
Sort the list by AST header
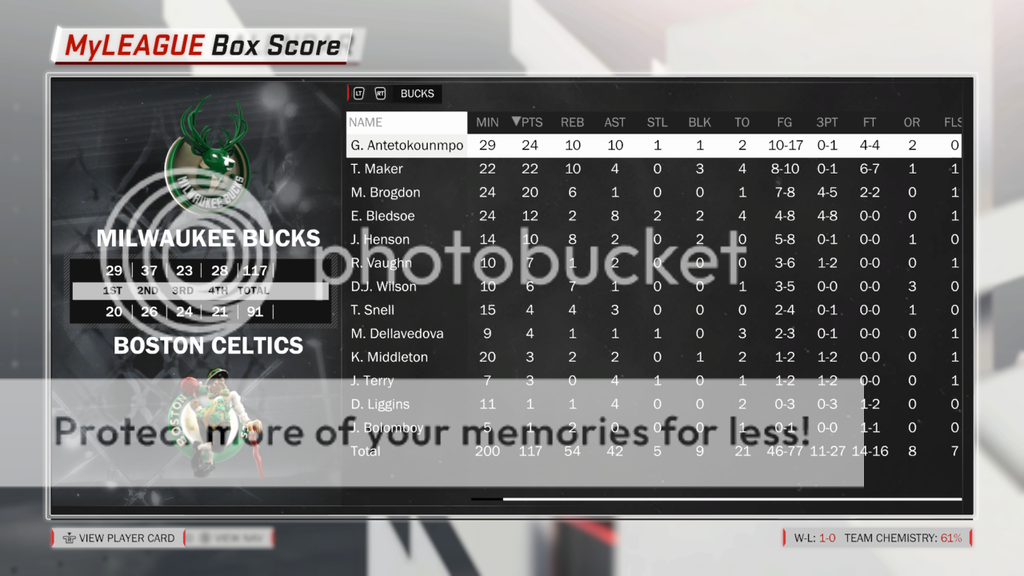click(x=615, y=122)
